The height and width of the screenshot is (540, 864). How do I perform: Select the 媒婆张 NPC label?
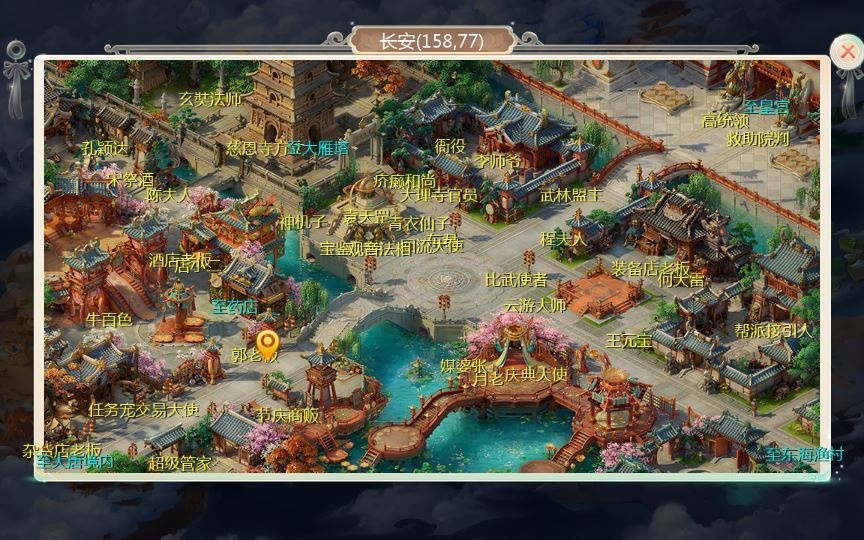464,366
